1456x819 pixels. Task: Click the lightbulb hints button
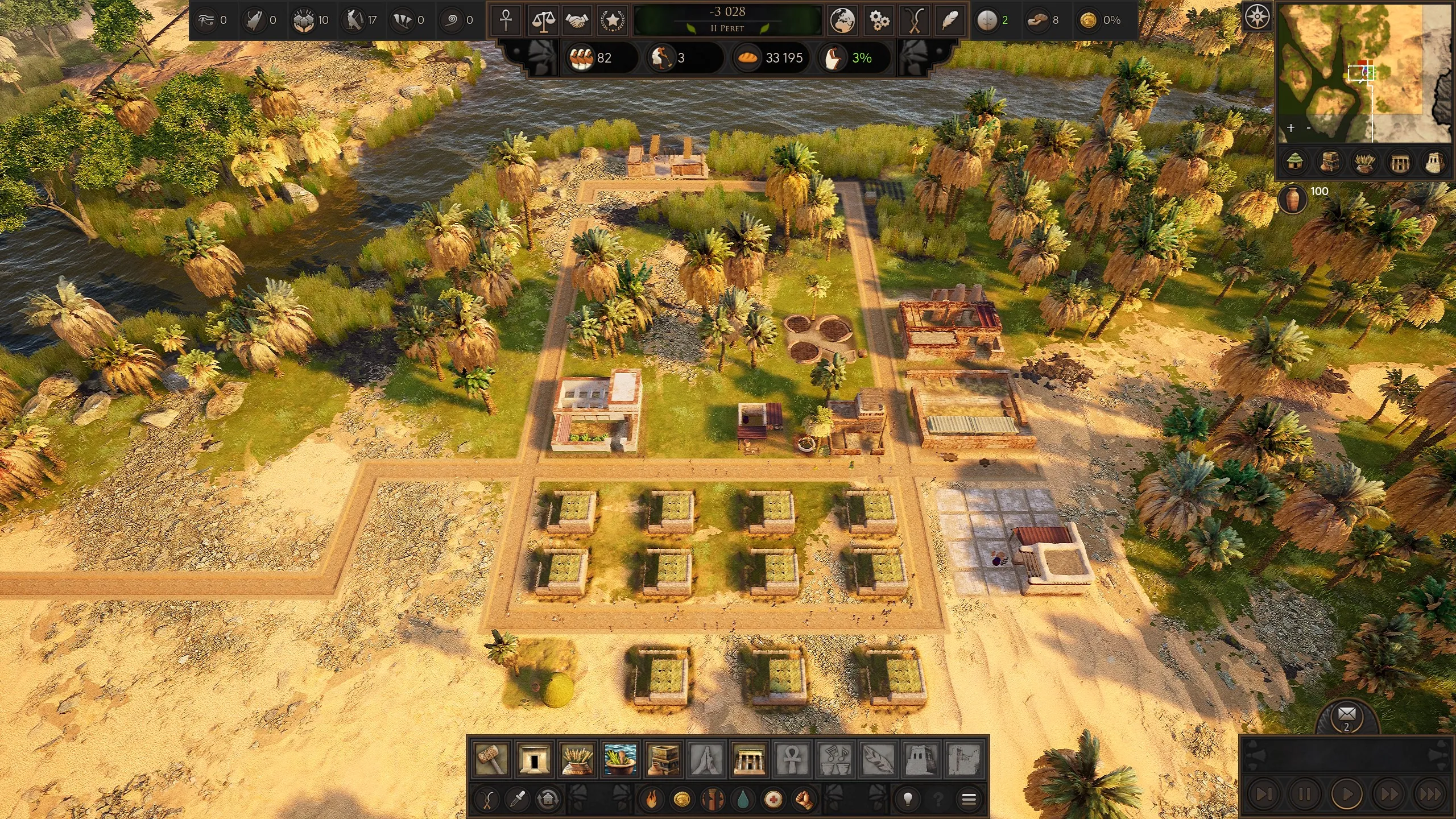pyautogui.click(x=908, y=800)
